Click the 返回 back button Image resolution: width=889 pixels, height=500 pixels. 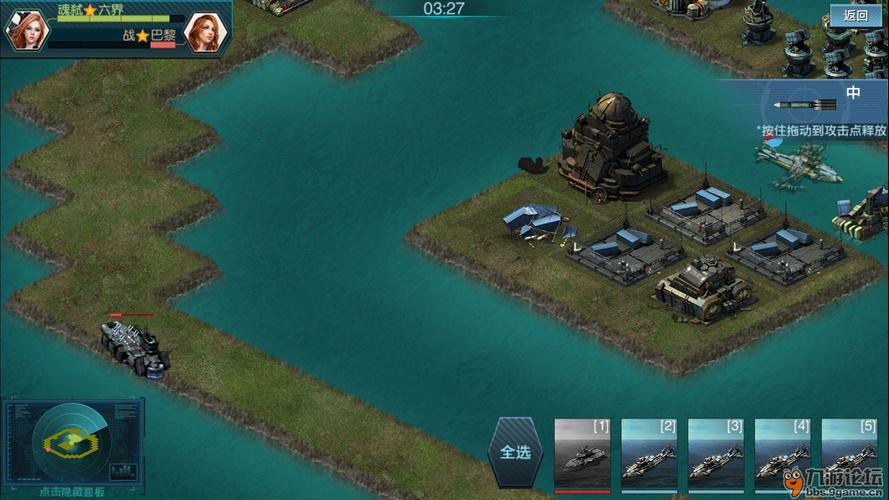point(856,15)
